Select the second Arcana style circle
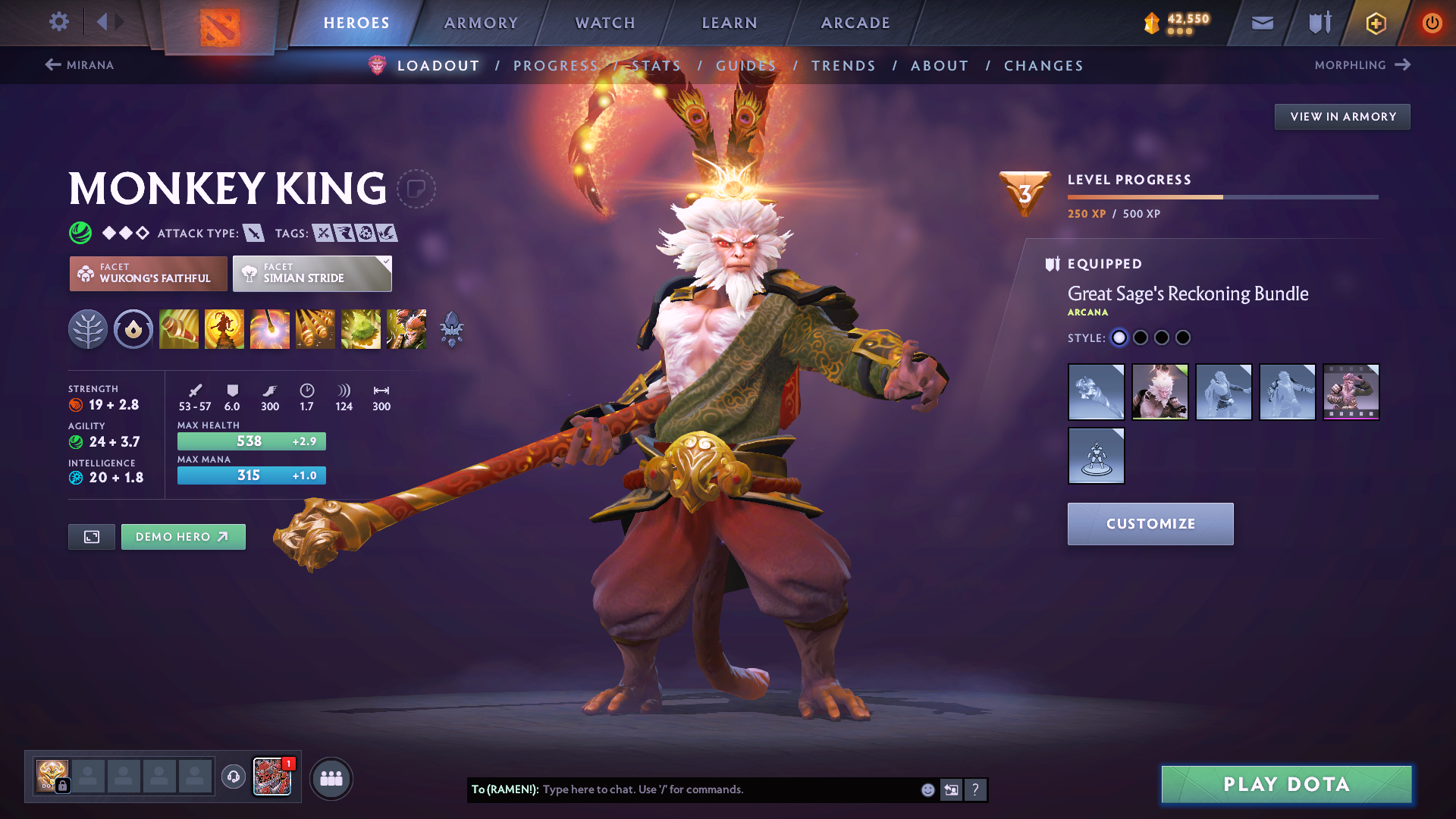Screen dimensions: 1456x819 click(x=1141, y=337)
